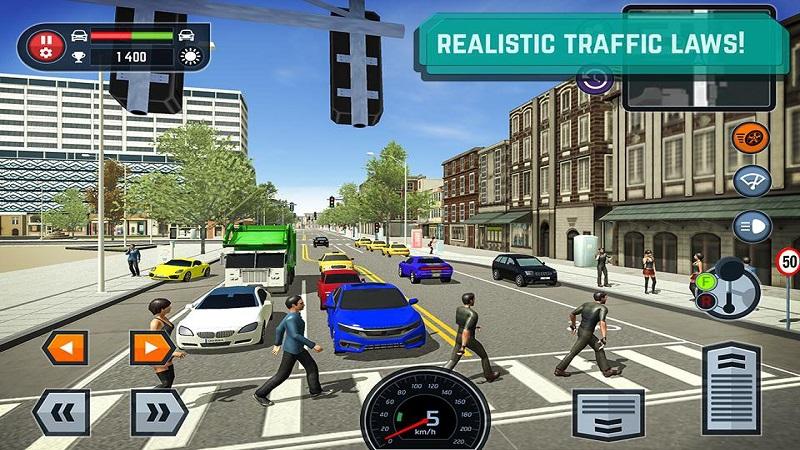
Task: Activate the right turn signal arrow
Action: 152,348
